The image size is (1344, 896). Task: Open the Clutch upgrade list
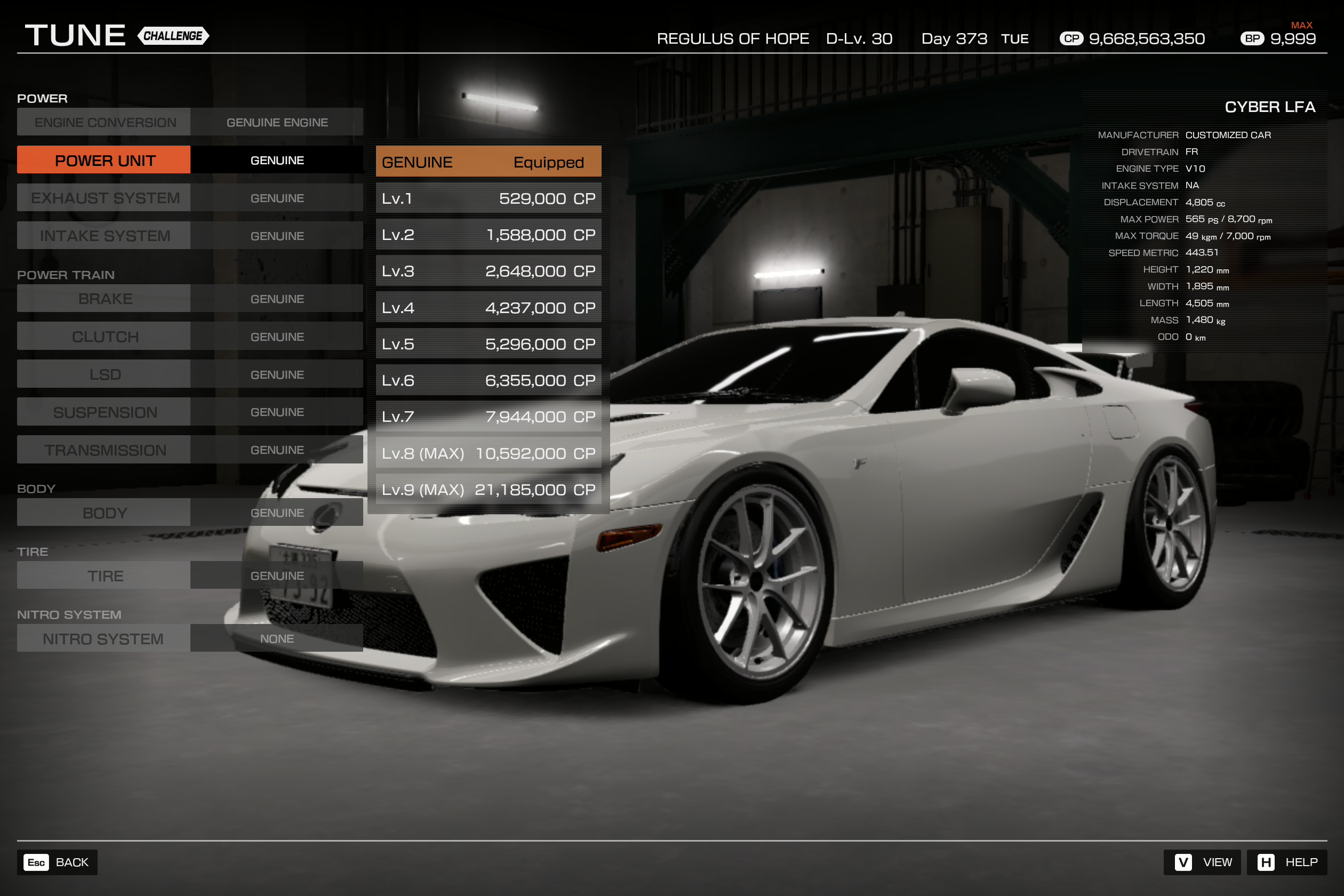coord(105,336)
